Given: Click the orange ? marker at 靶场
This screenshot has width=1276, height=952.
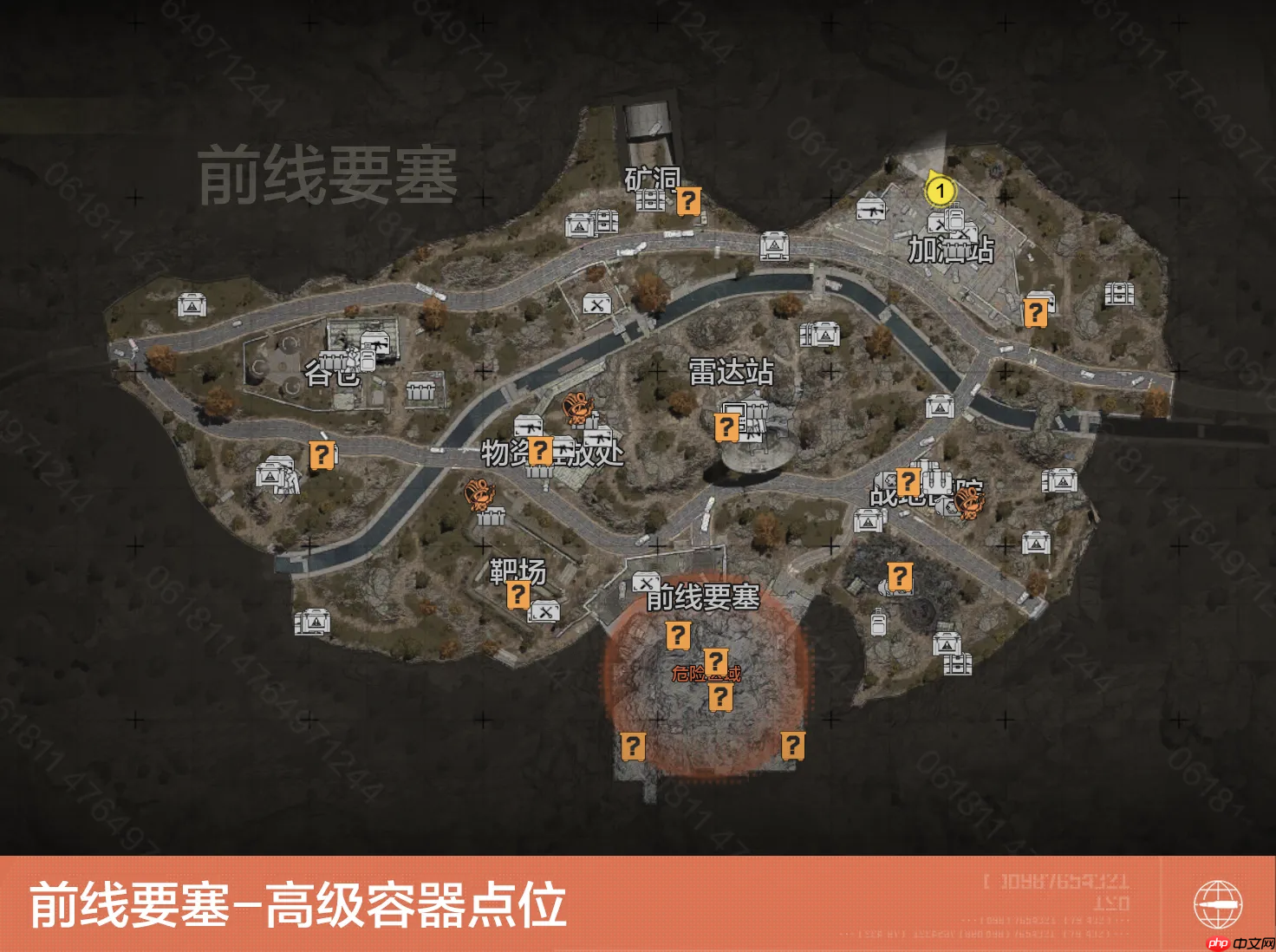Looking at the screenshot, I should (518, 596).
